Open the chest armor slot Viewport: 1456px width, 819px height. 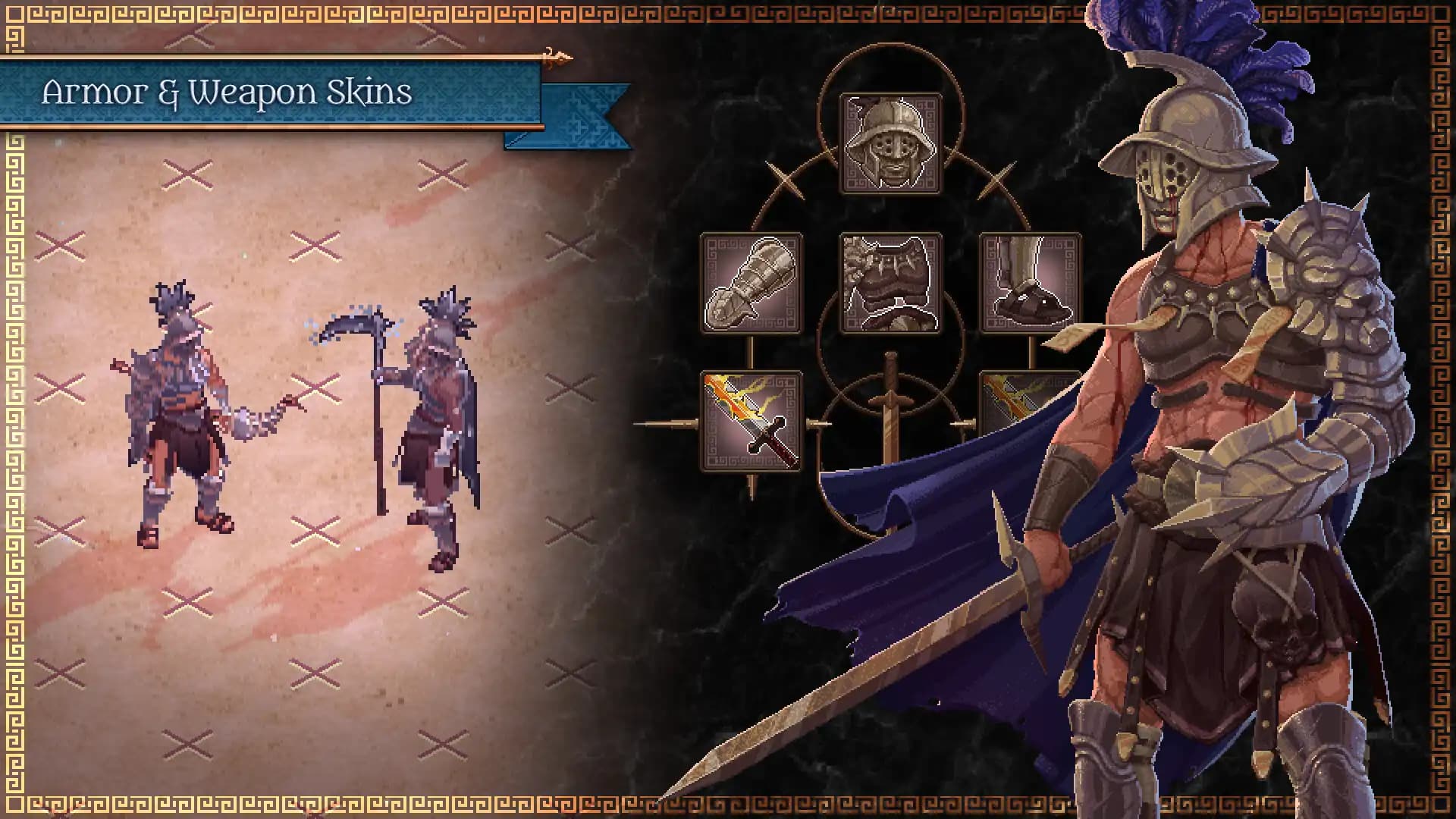pyautogui.click(x=890, y=284)
